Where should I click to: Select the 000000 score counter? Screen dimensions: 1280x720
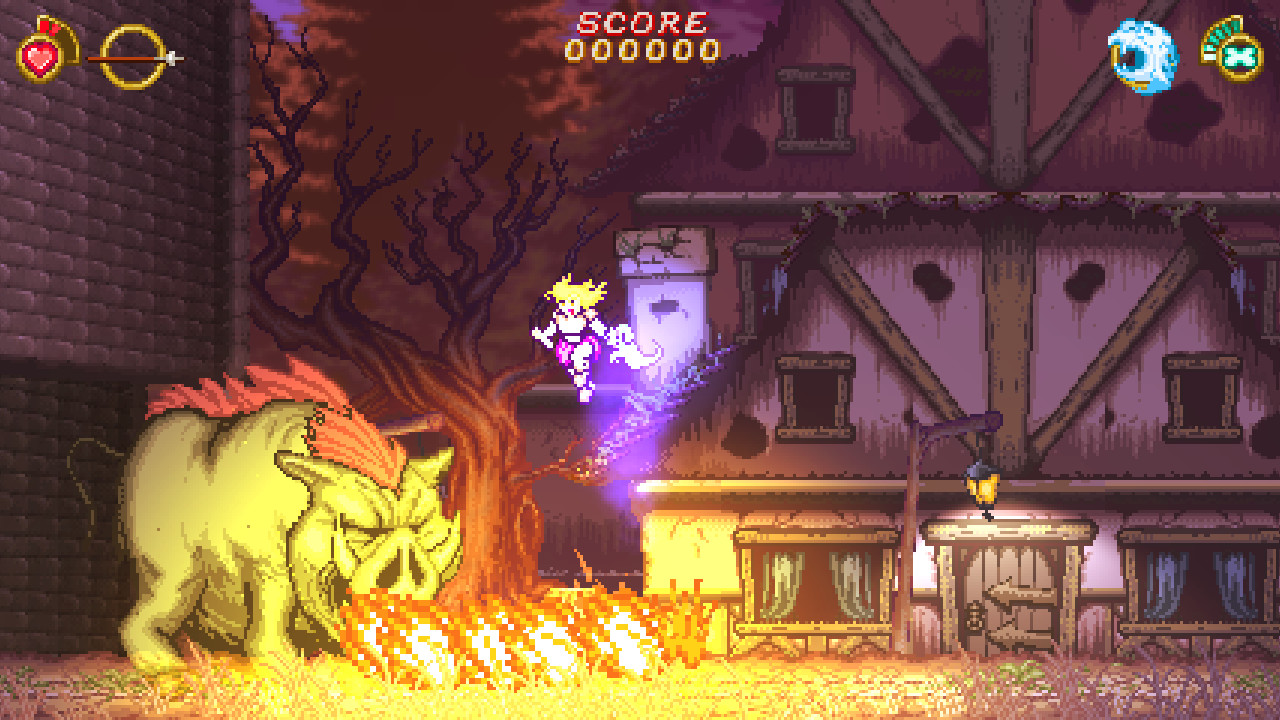641,48
